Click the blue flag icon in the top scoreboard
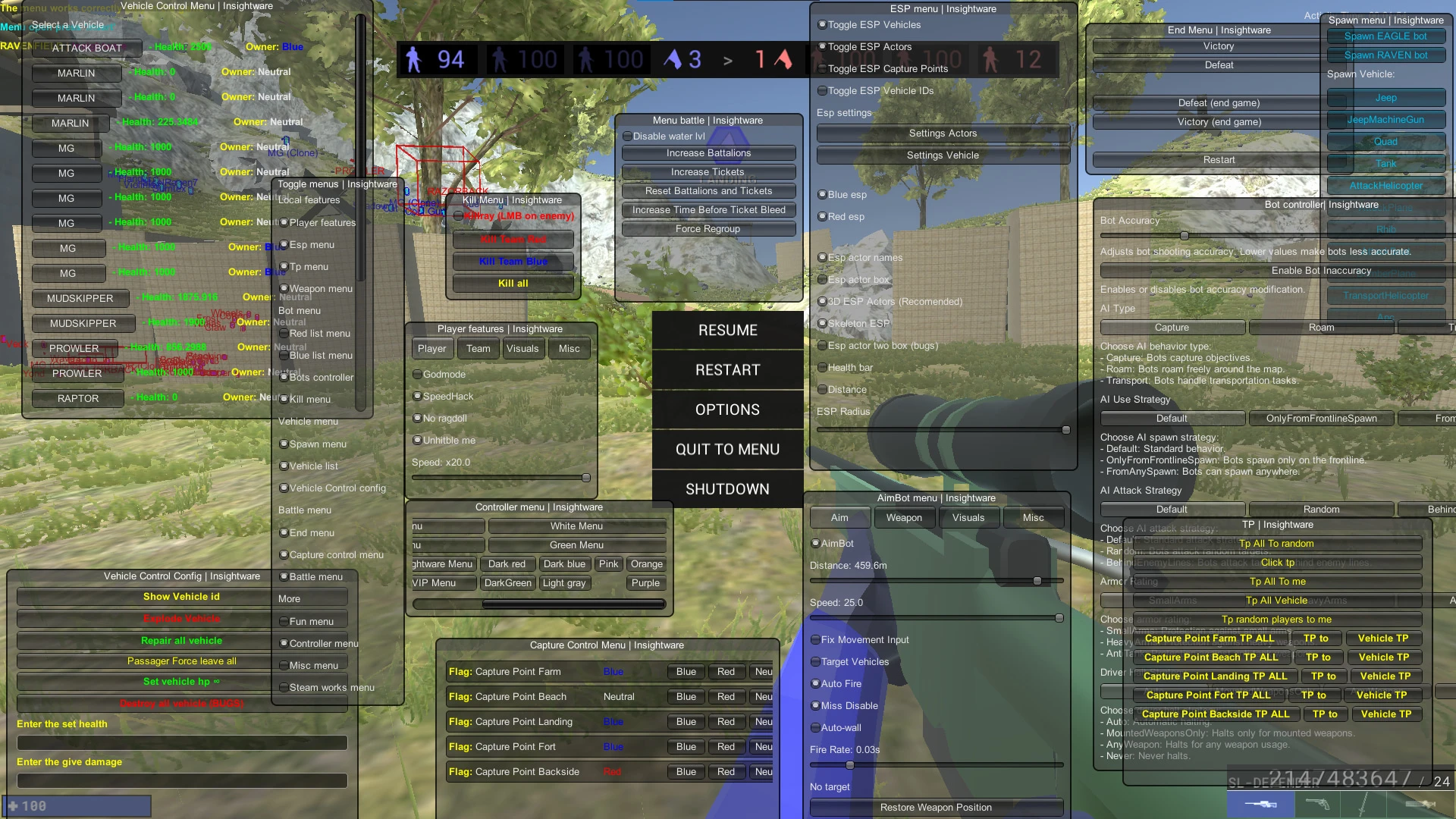Image resolution: width=1456 pixels, height=819 pixels. pyautogui.click(x=672, y=60)
